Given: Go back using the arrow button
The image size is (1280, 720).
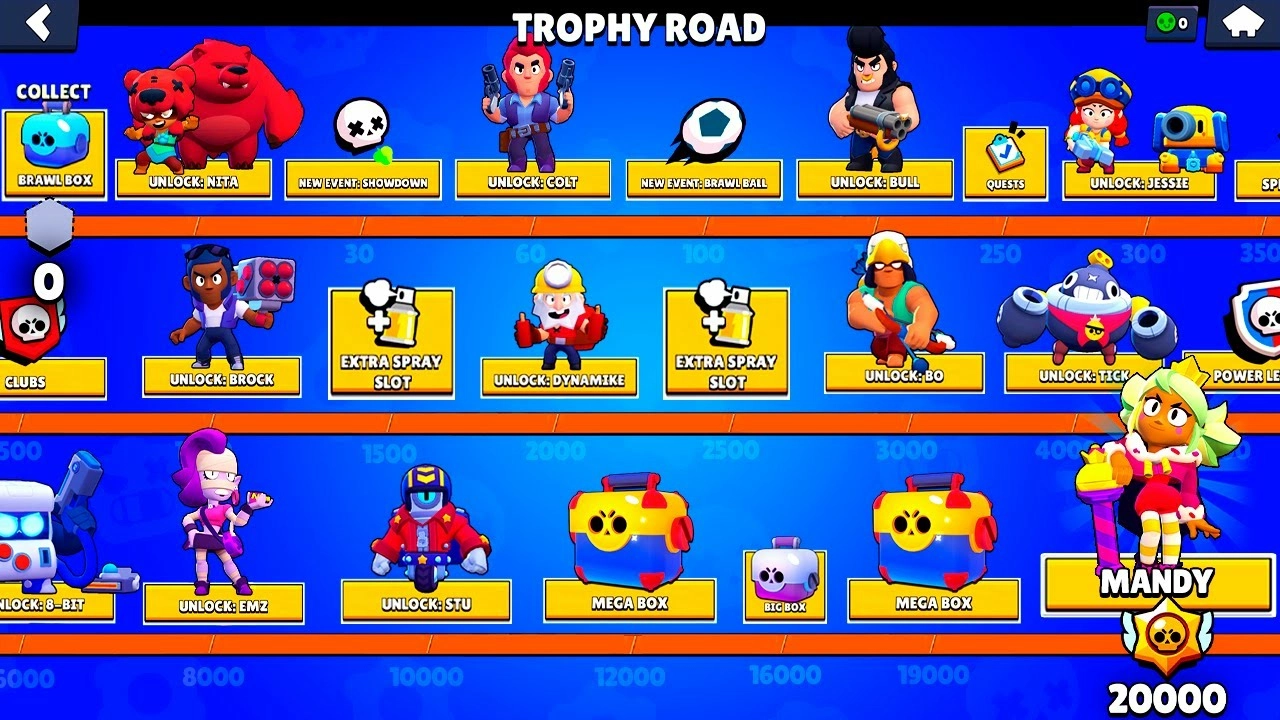Looking at the screenshot, I should point(40,22).
